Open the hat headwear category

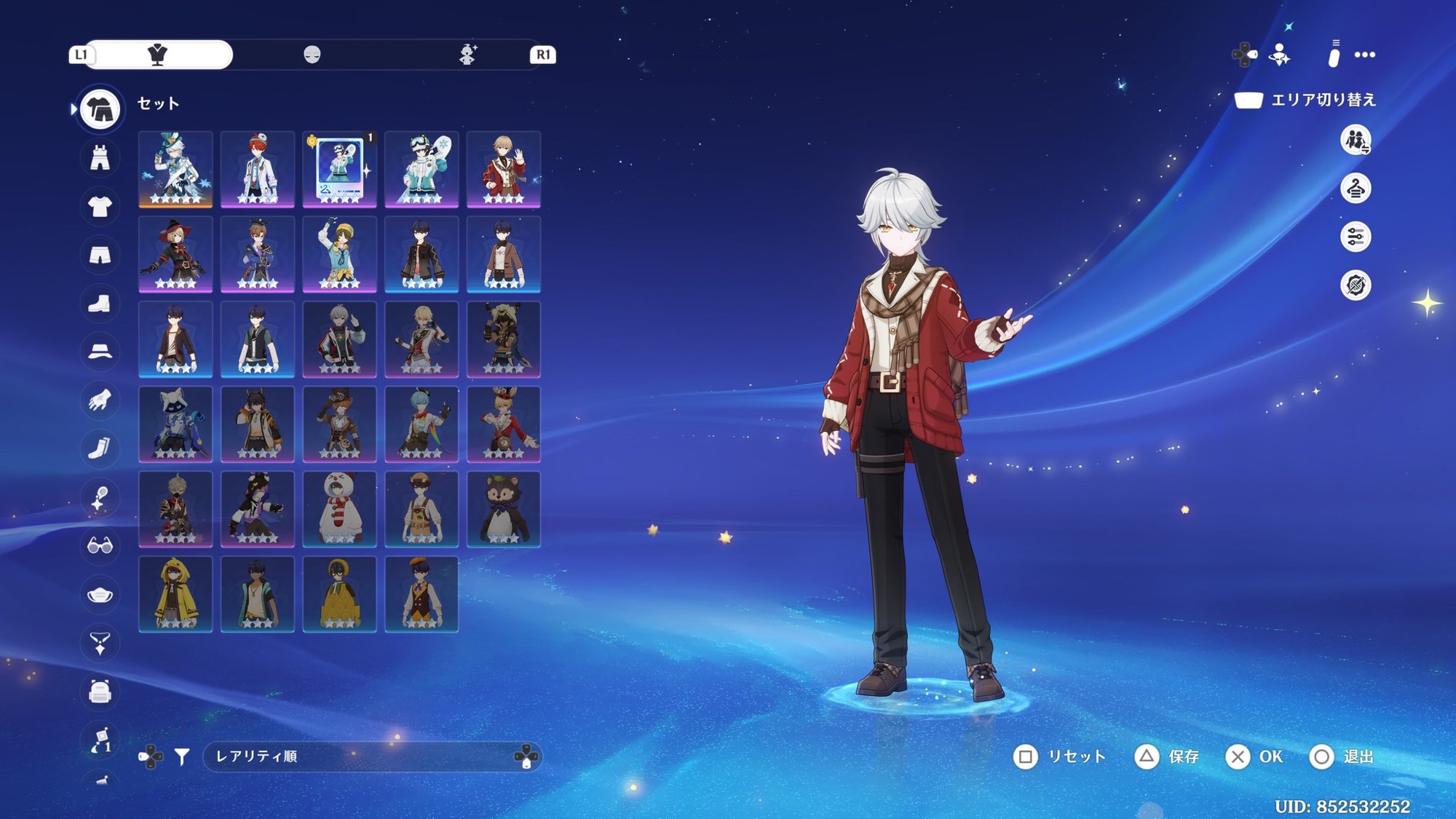(100, 352)
